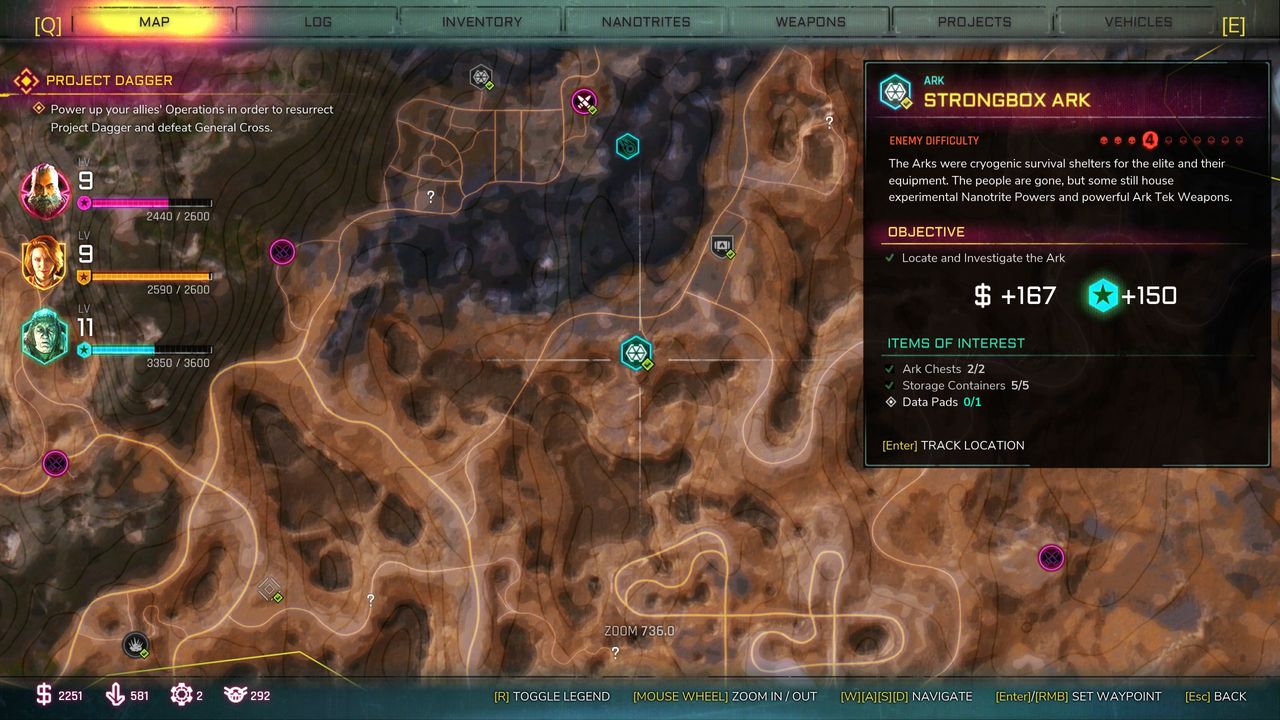Screen dimensions: 1280x720
Task: Select the Strongbox Ark marker at the crosshair
Action: coord(636,352)
